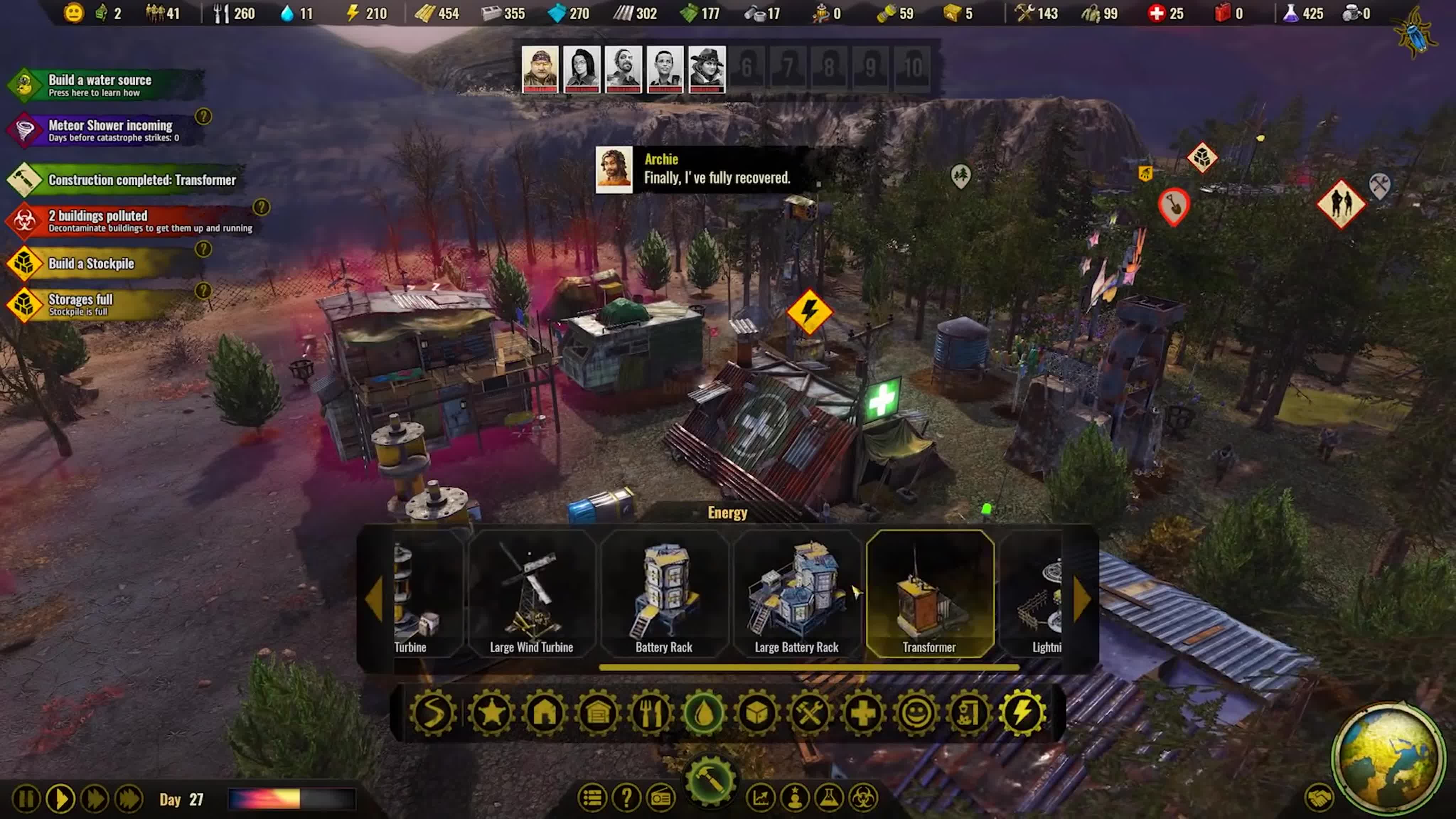Open the biohazard pollution overview button
The image size is (1456, 819).
[864, 798]
